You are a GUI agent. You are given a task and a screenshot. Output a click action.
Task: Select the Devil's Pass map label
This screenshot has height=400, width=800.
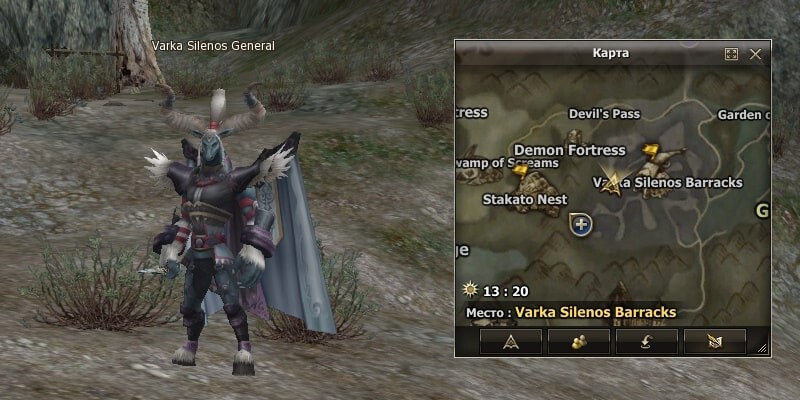[604, 114]
